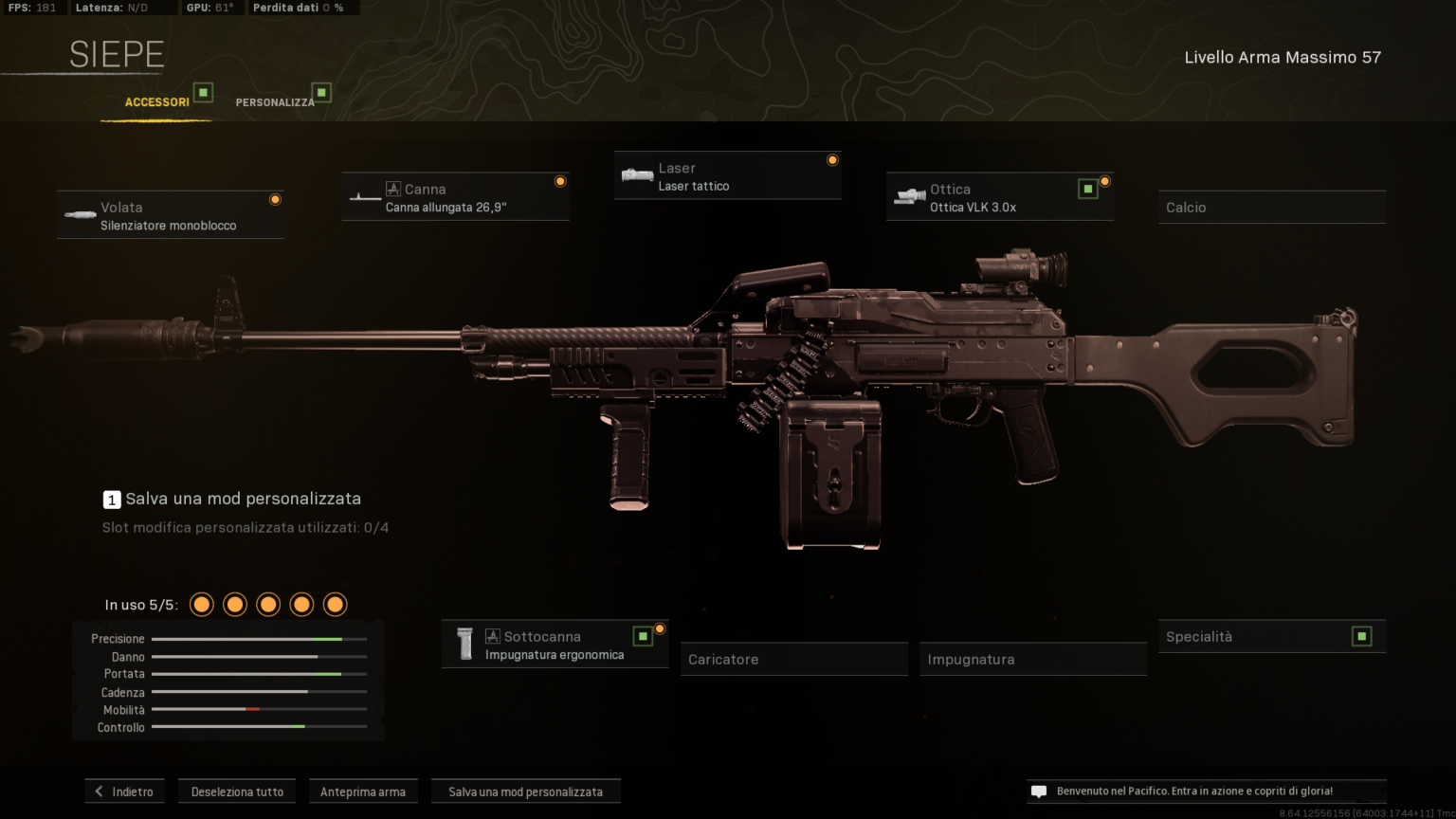This screenshot has width=1456, height=819.
Task: Click the Laser tattico attachment icon
Action: point(637,174)
